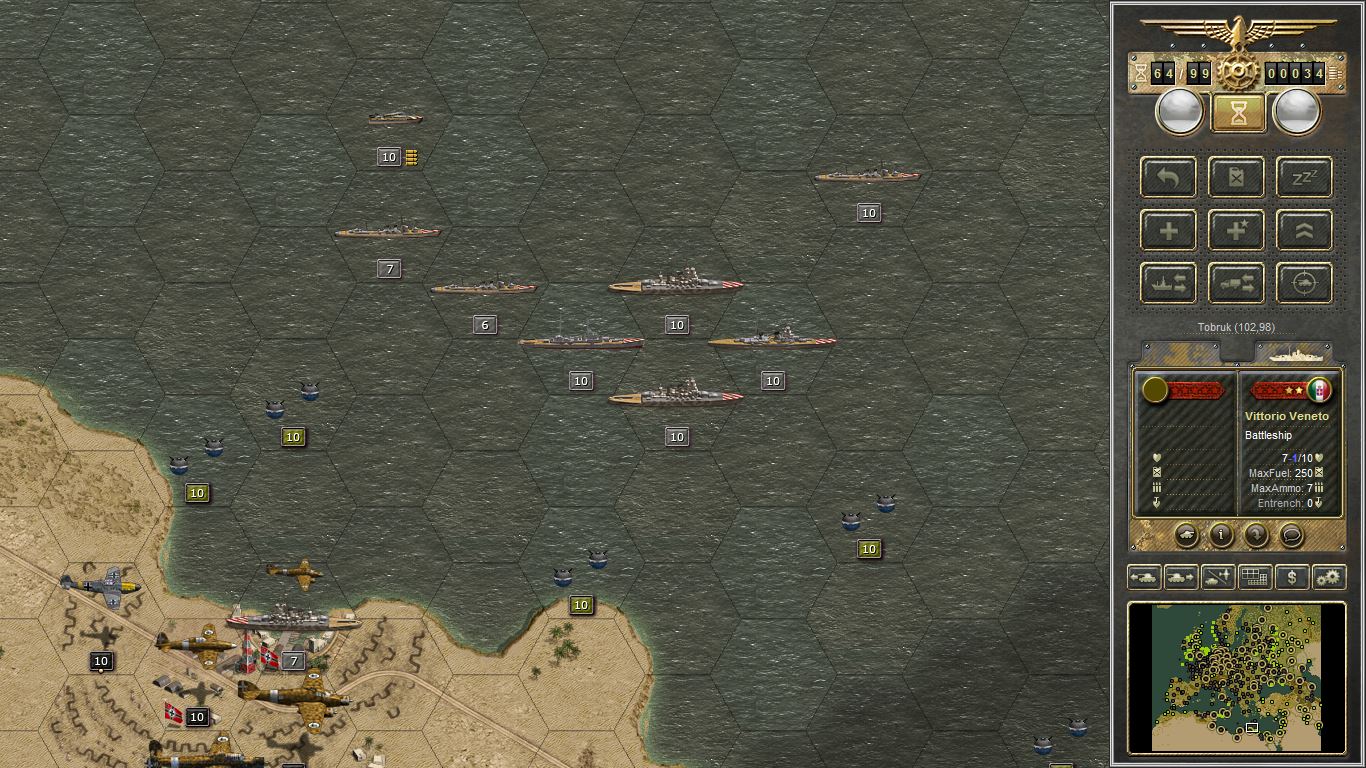The image size is (1366, 768).
Task: Switch to the left tab in the unit panel
Action: click(1180, 352)
